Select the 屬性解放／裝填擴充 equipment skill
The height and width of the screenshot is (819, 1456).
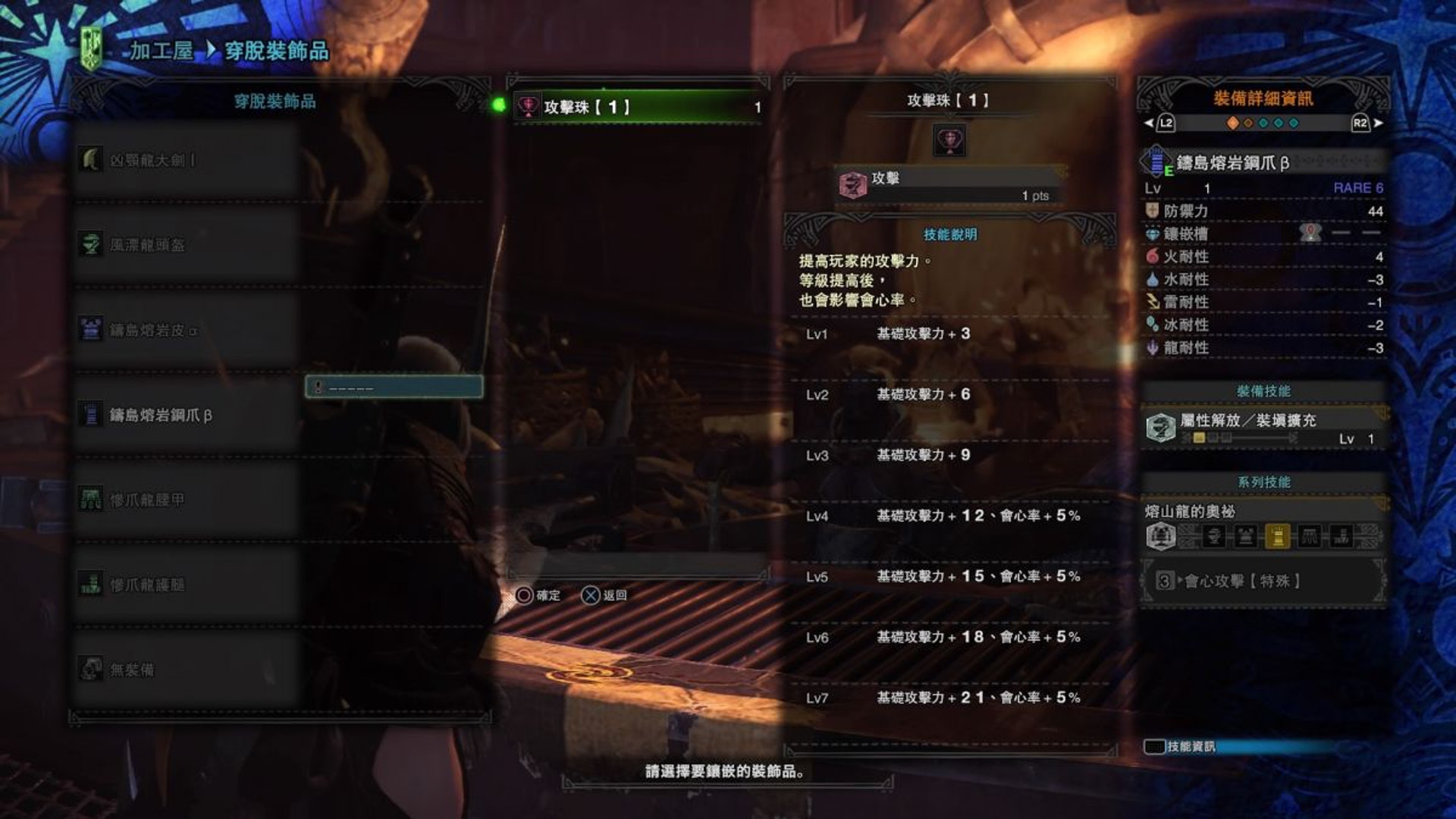pos(1263,428)
